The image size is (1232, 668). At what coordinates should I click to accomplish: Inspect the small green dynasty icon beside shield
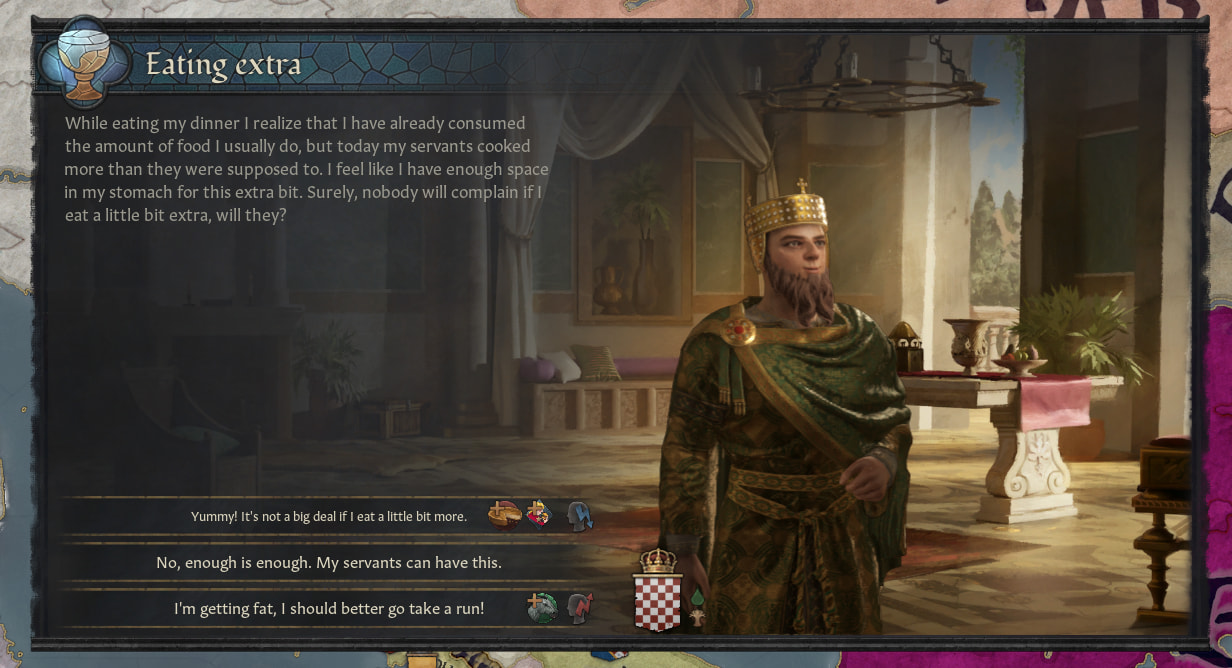pyautogui.click(x=697, y=598)
